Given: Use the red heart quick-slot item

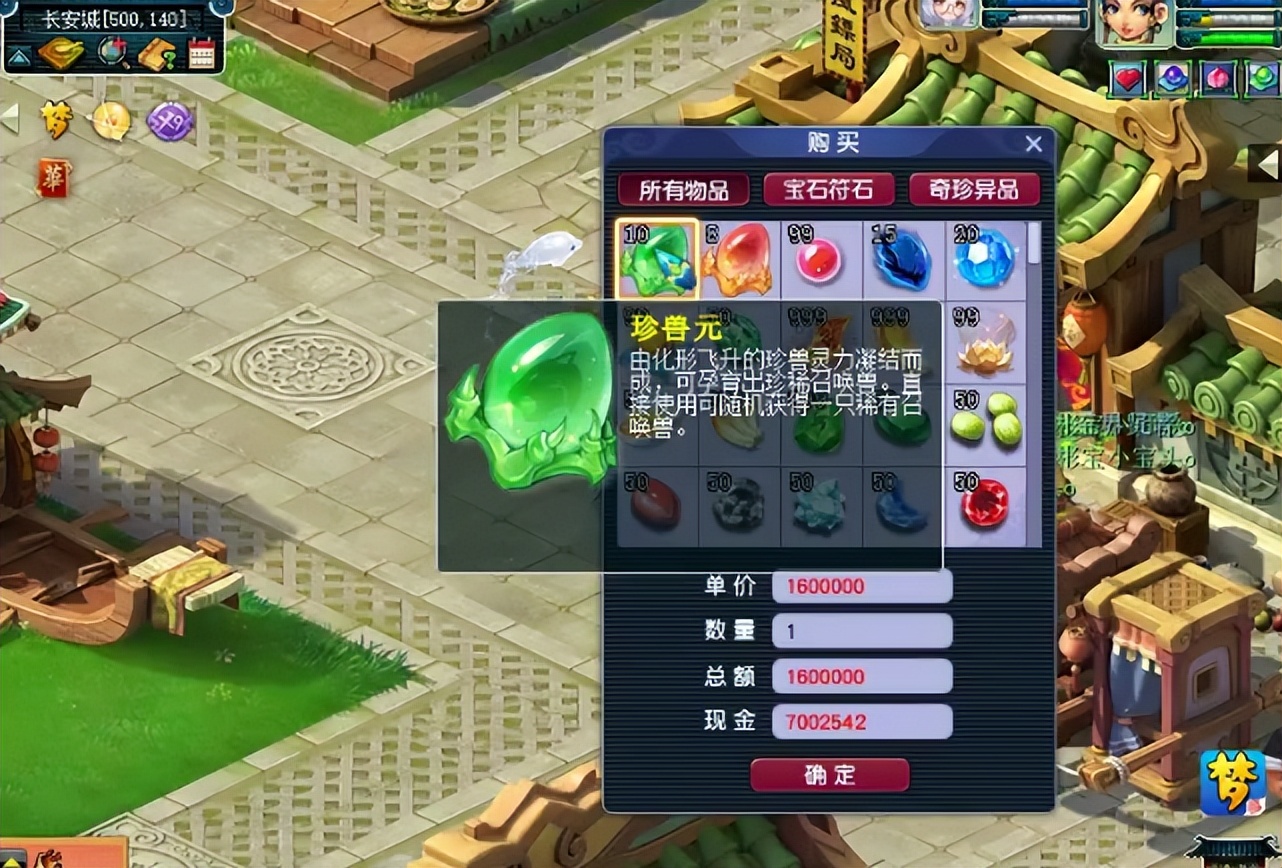Looking at the screenshot, I should 1128,79.
